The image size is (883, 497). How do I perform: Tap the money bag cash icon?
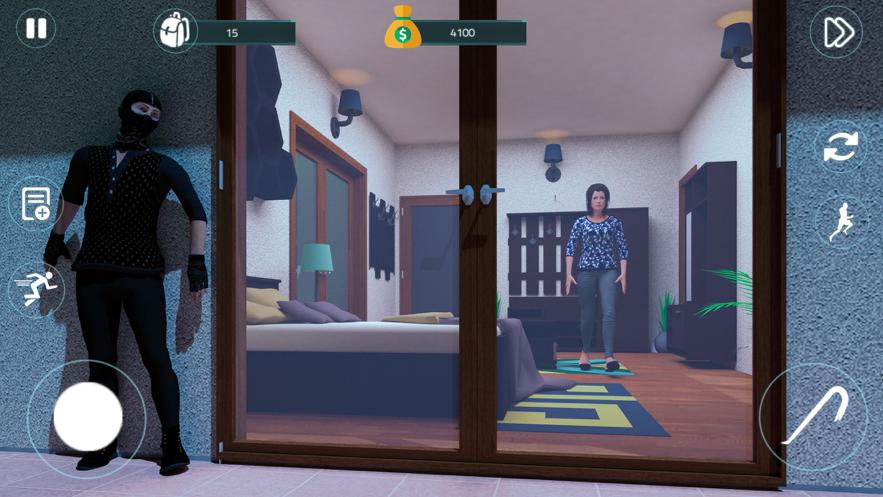pos(403,29)
